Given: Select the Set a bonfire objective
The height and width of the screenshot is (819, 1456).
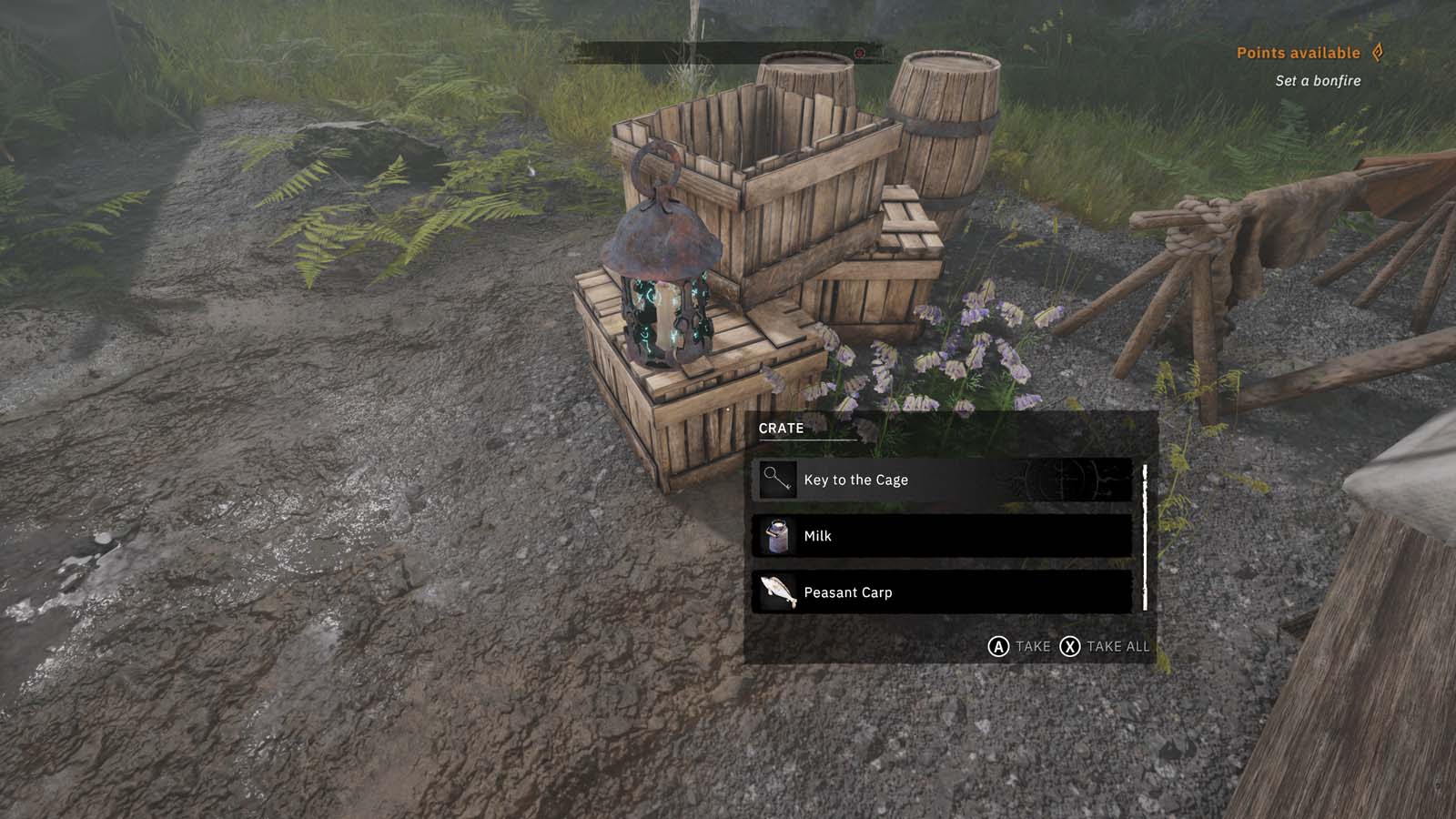Looking at the screenshot, I should pos(1318,81).
